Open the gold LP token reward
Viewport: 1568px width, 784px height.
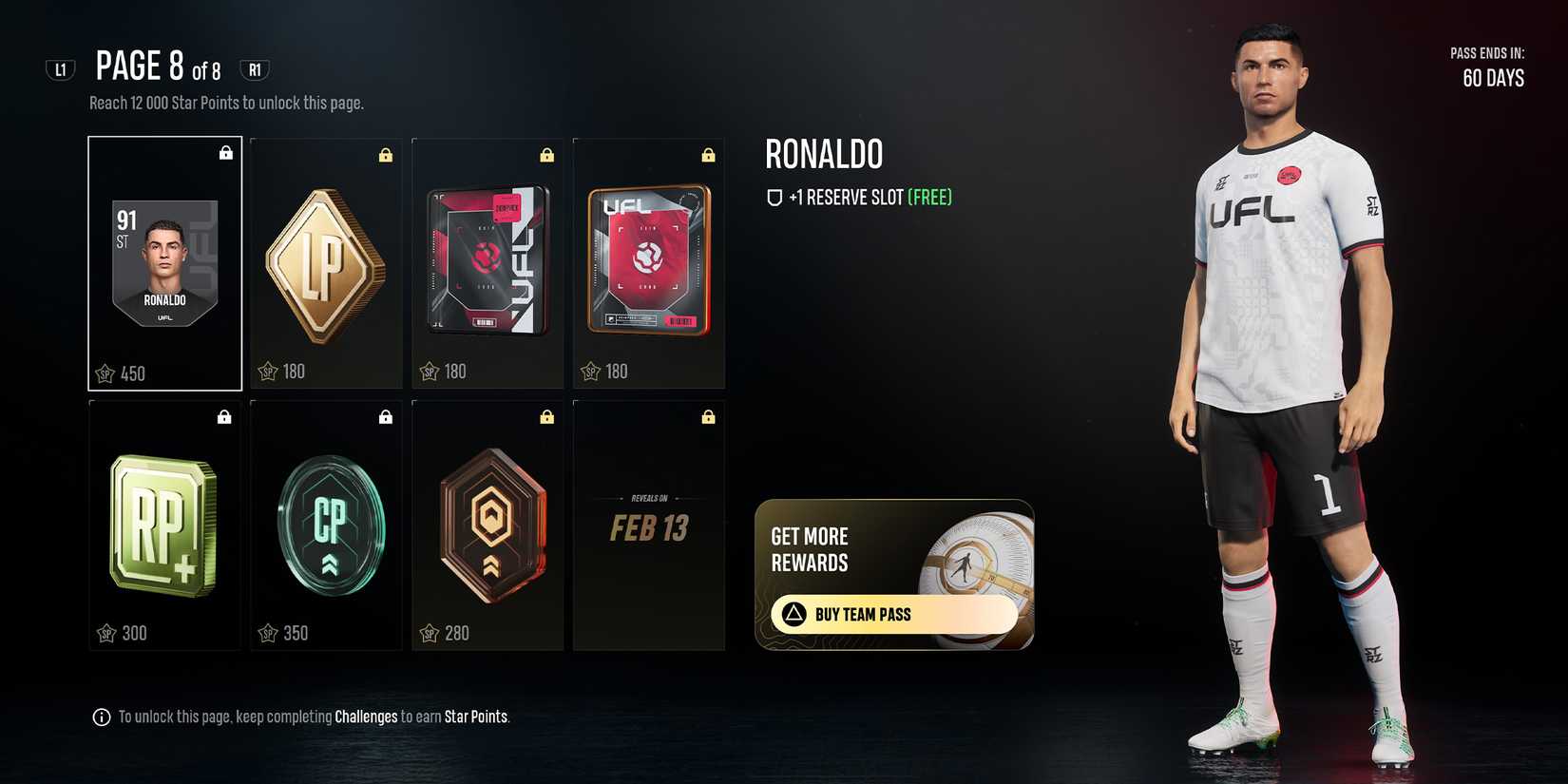(x=325, y=263)
